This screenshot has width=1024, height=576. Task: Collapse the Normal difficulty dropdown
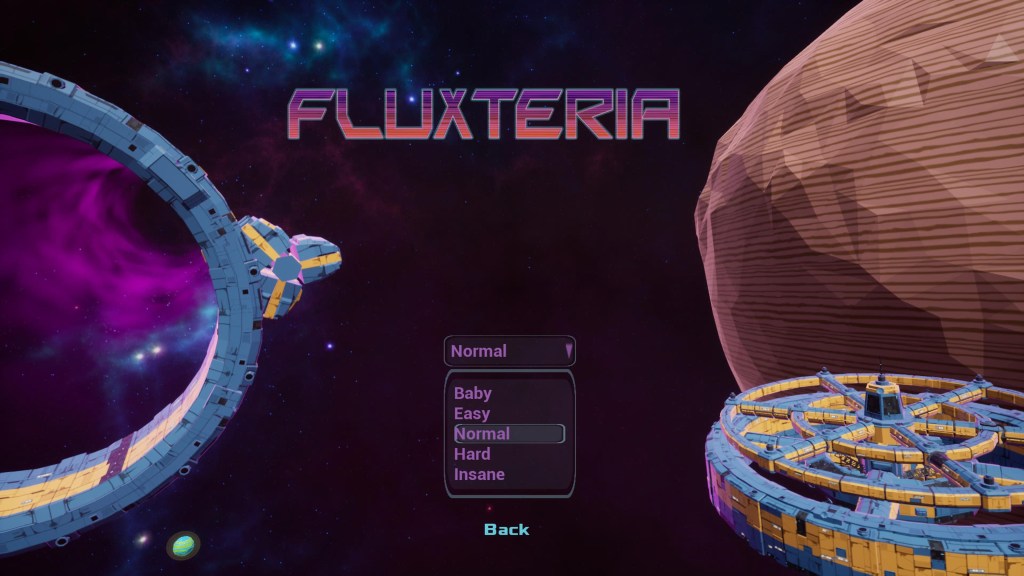510,351
